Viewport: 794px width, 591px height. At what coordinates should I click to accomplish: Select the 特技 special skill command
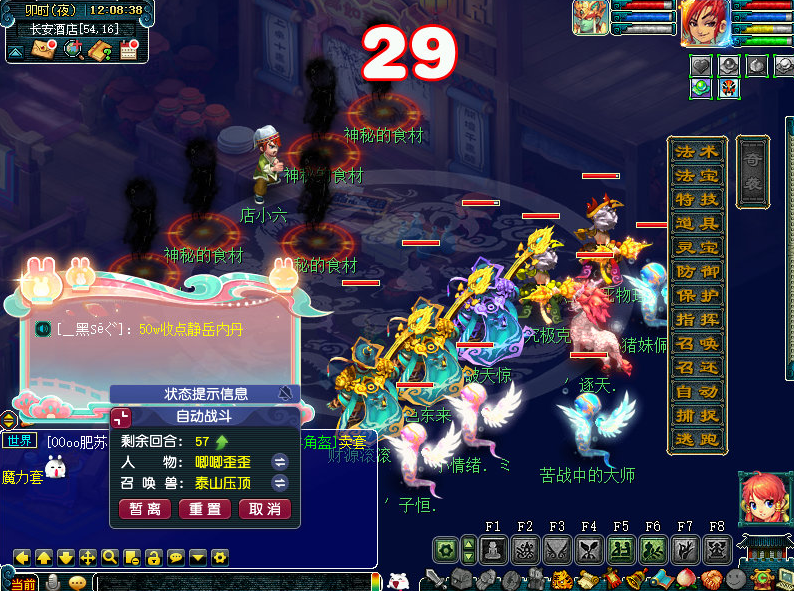pyautogui.click(x=696, y=200)
